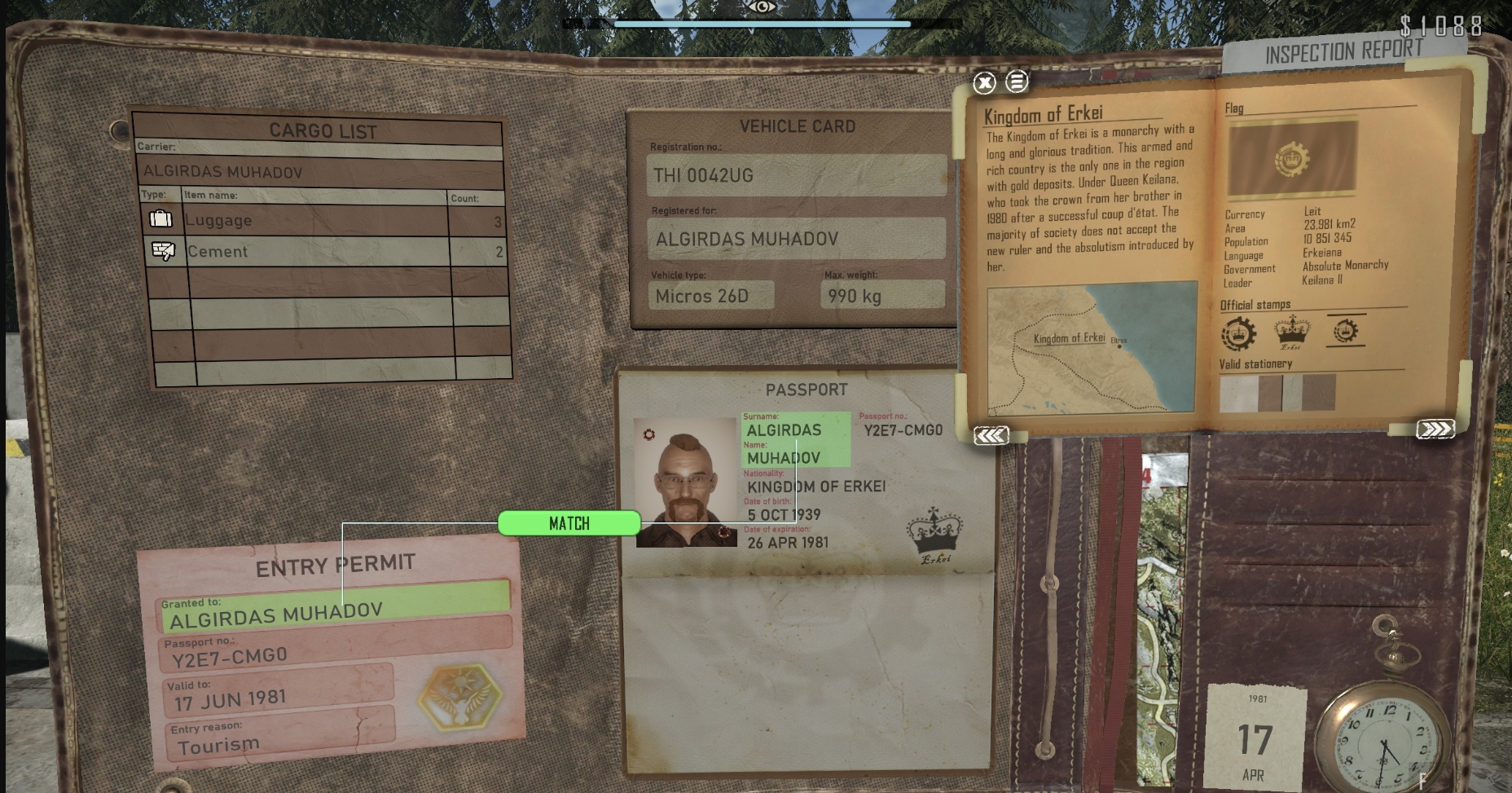Check the 990 kg max weight field
Image resolution: width=1512 pixels, height=793 pixels.
pyautogui.click(x=881, y=296)
